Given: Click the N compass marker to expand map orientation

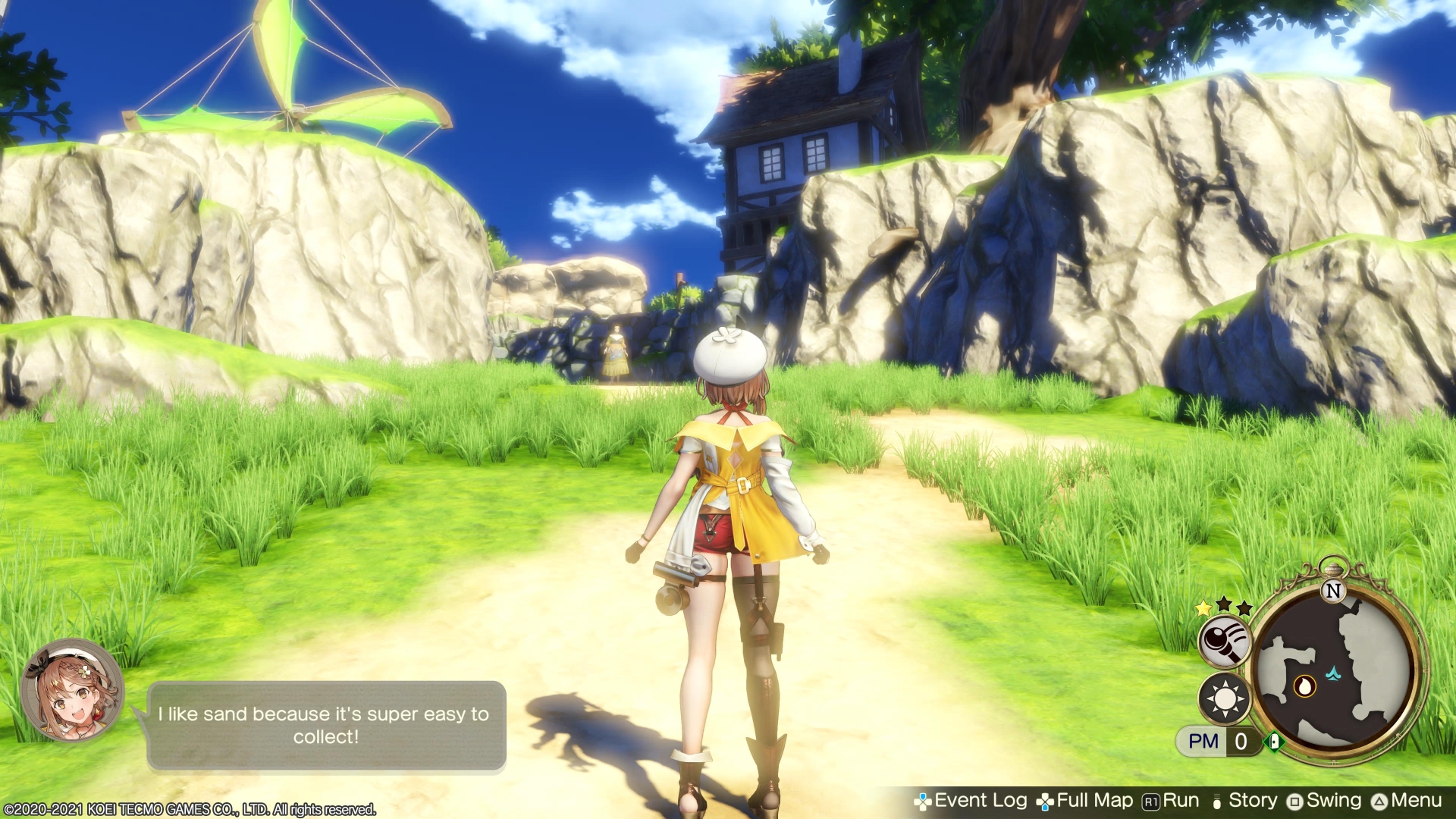Looking at the screenshot, I should coord(1334,591).
